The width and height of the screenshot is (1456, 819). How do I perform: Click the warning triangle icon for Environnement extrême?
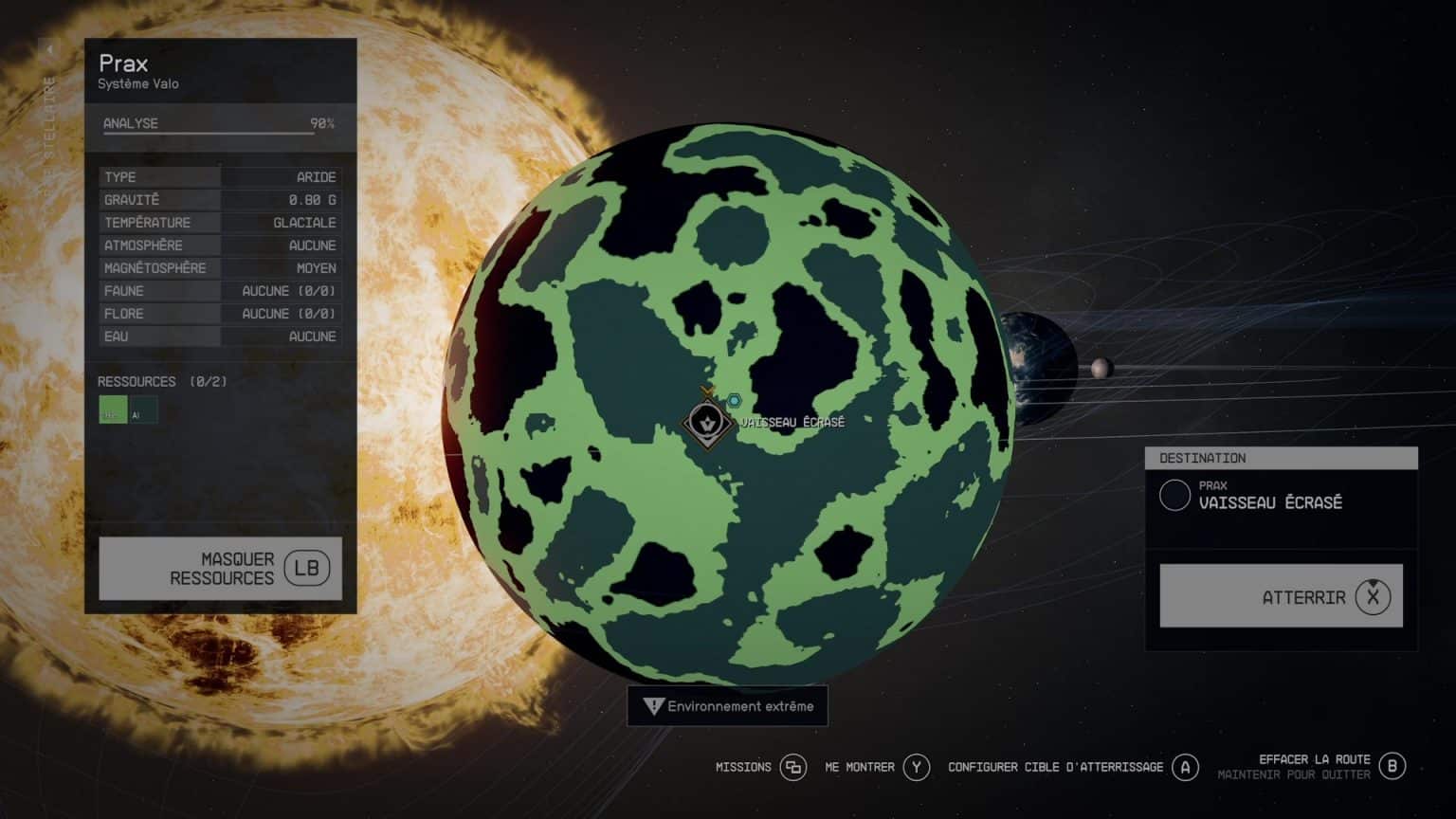652,706
